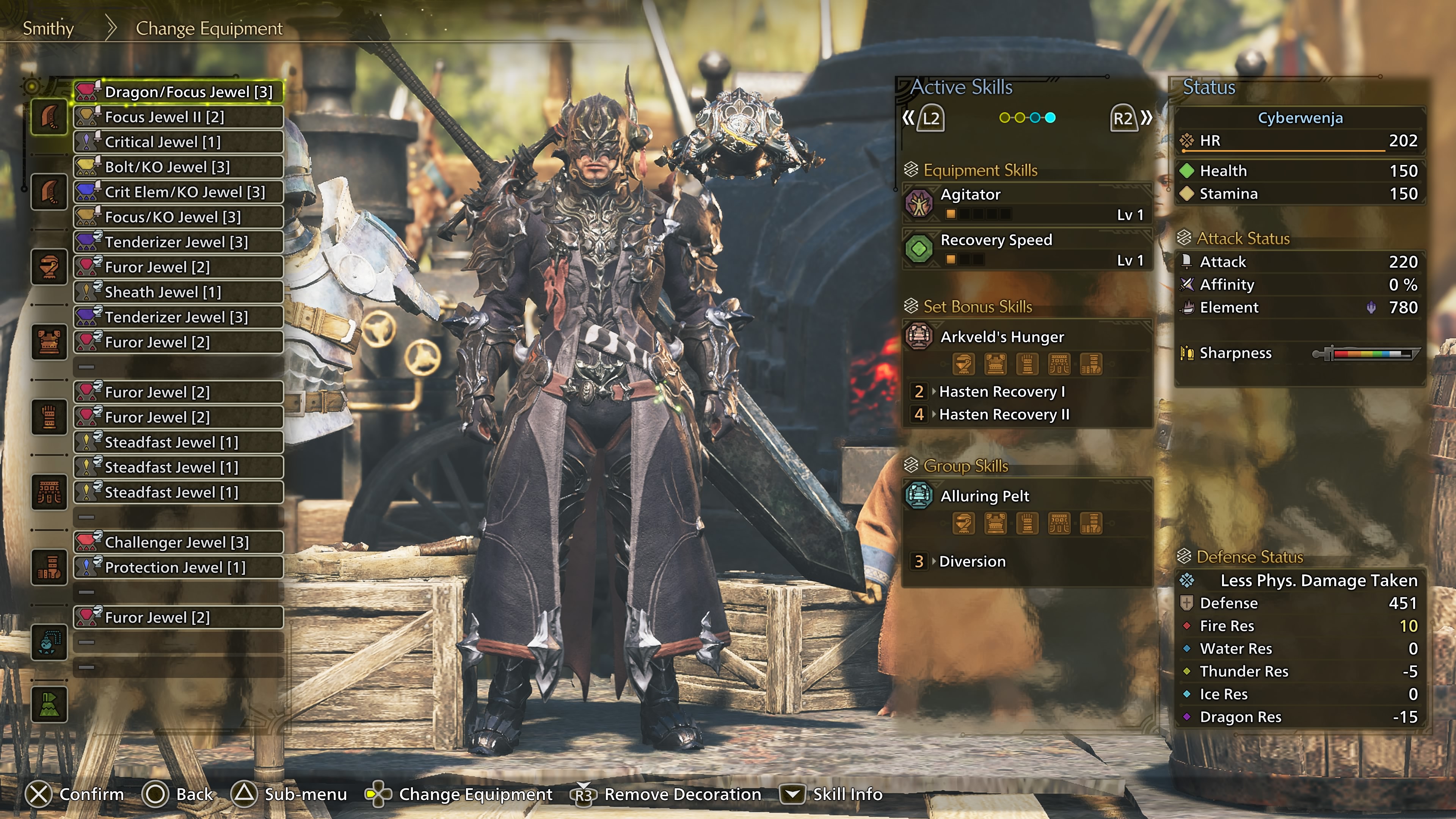Choose the Challenger Jewel [3] decoration

[179, 542]
